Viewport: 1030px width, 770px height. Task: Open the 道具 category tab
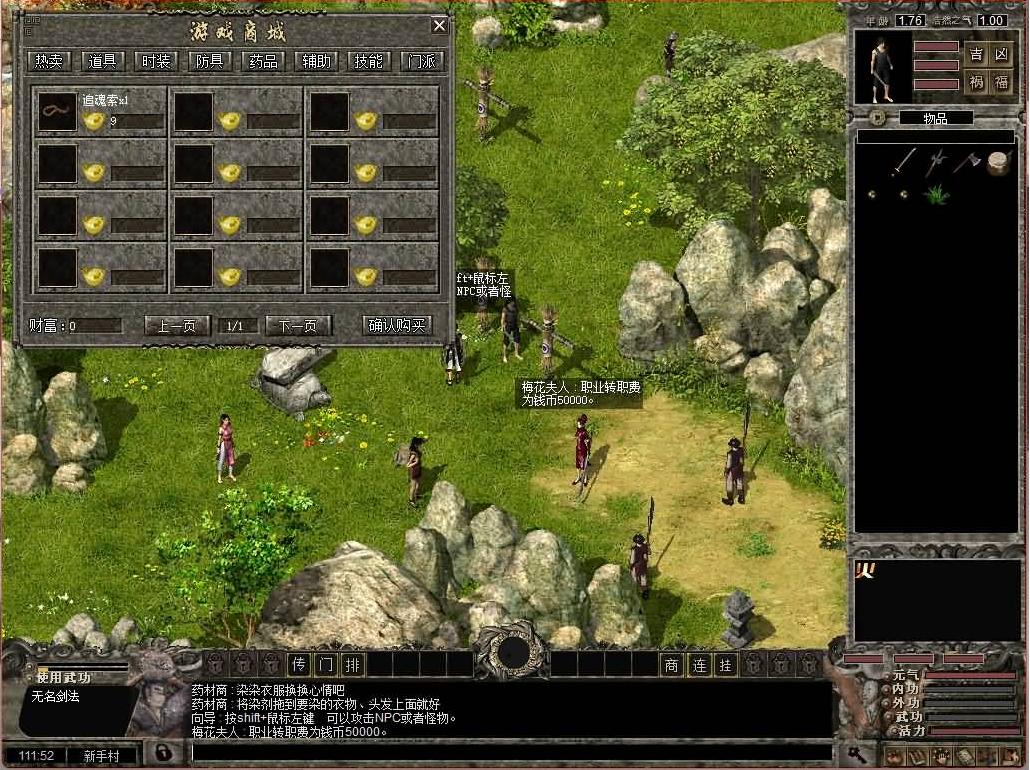tap(102, 61)
